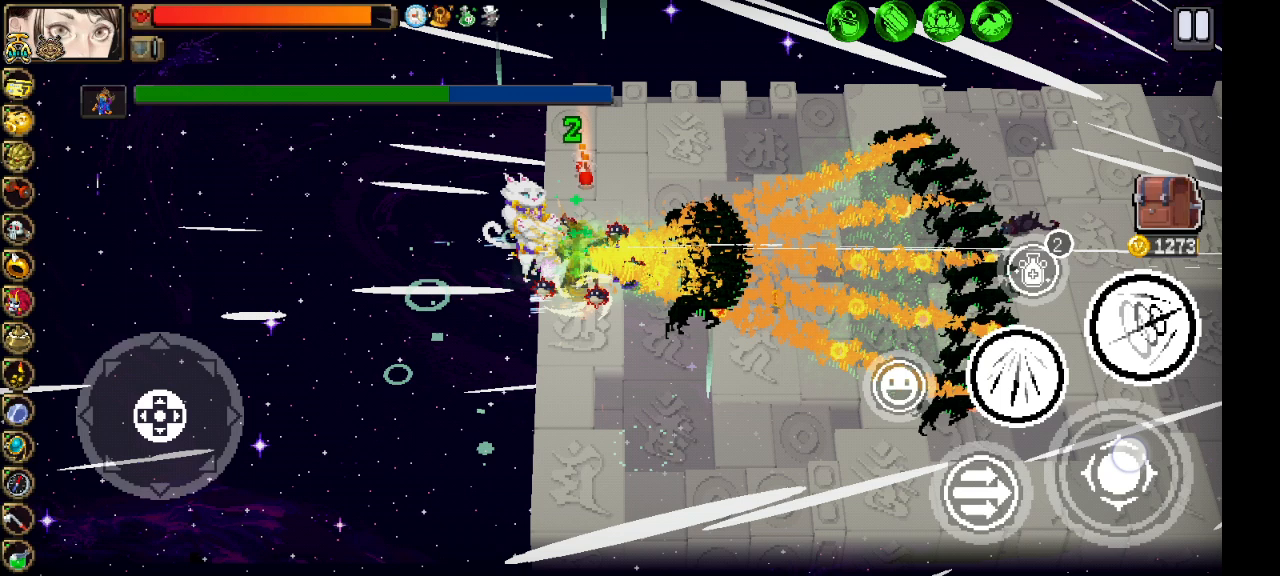Select the green lotus buff orb
The image size is (1280, 576).
tap(942, 21)
